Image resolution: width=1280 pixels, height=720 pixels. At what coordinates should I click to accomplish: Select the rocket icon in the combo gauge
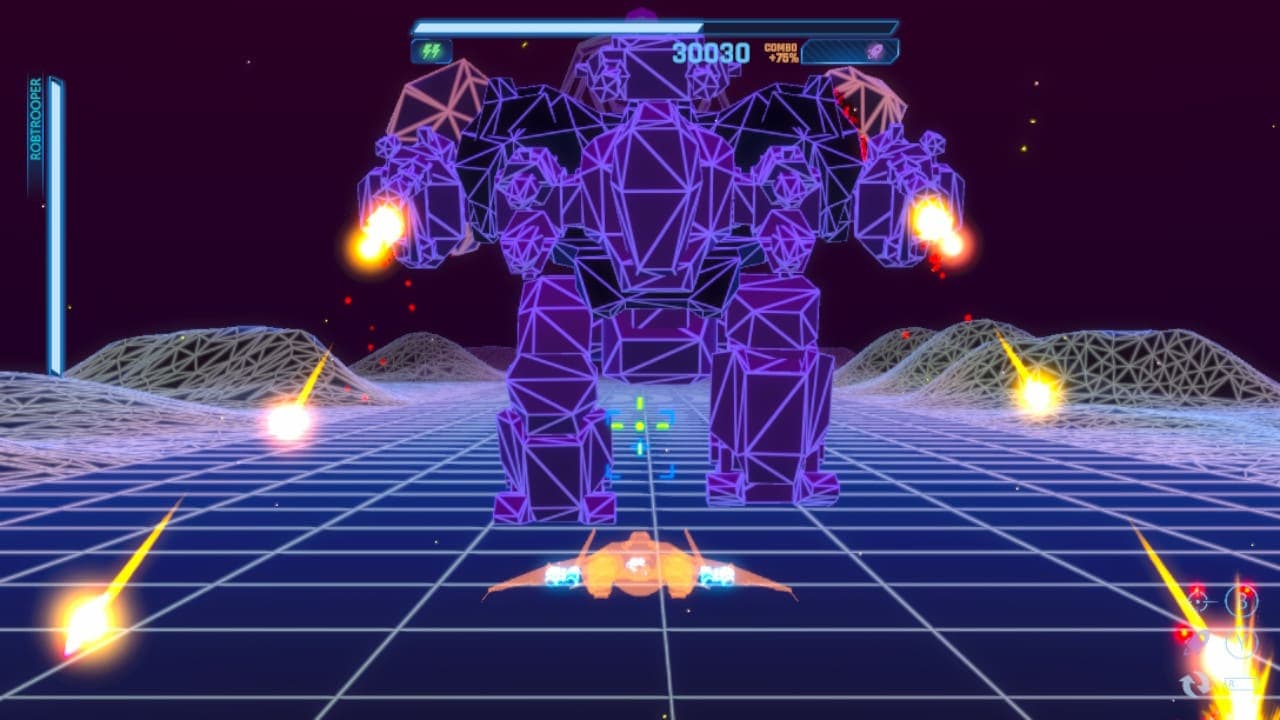click(874, 51)
